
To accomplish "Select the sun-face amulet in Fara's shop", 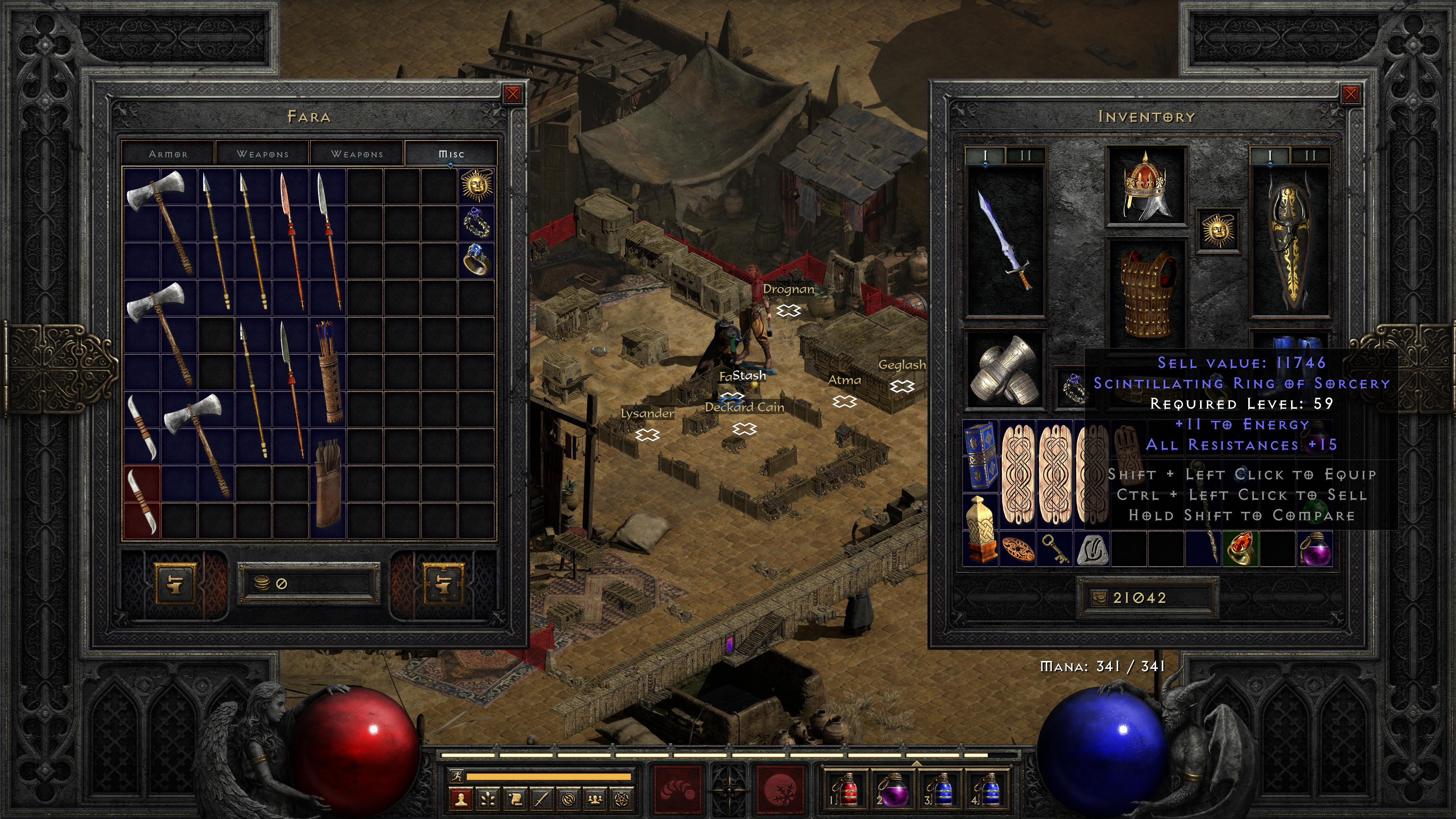I will [477, 185].
